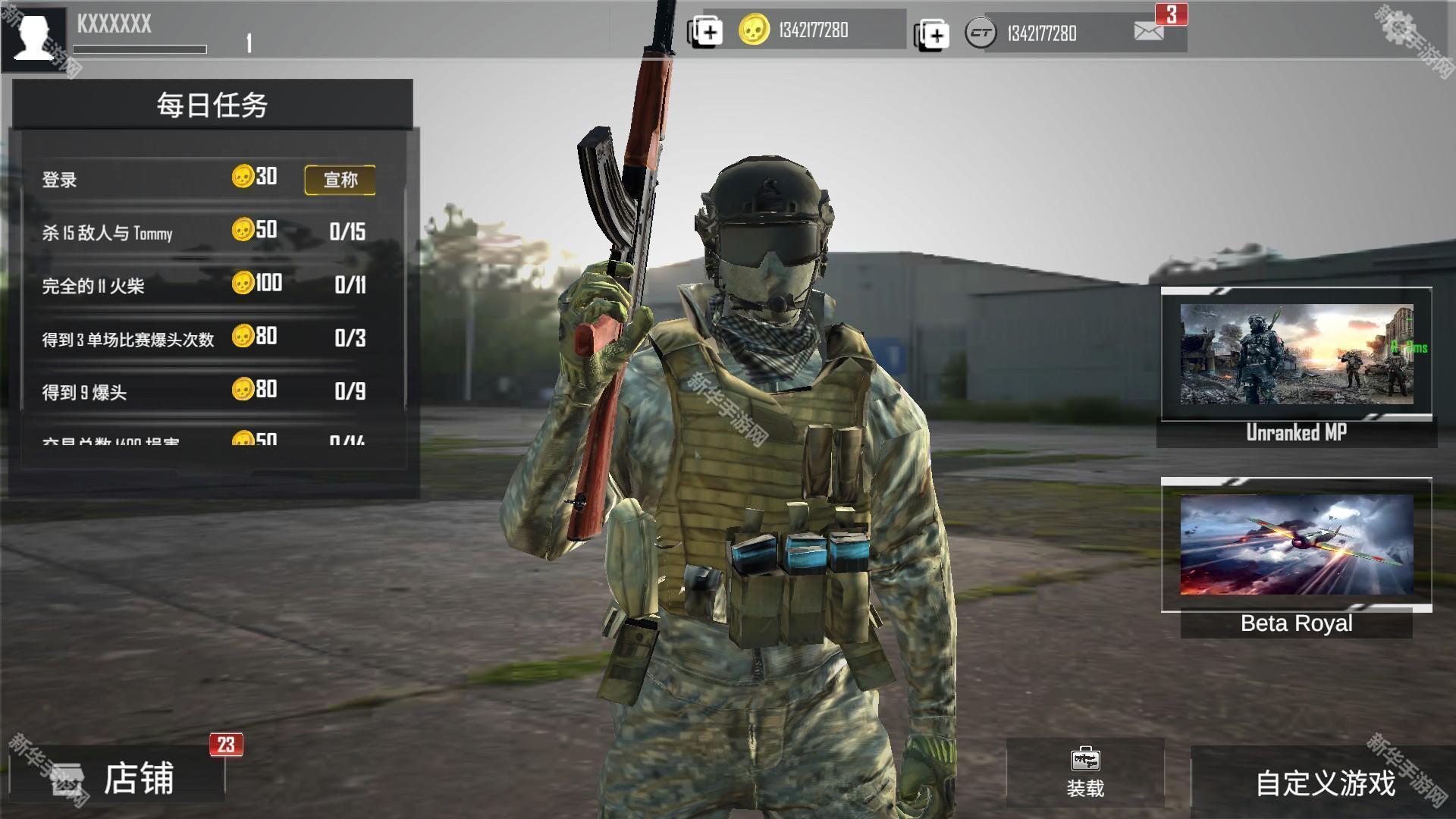This screenshot has height=819, width=1456.
Task: Select the 杀 15 敌人与 Tommy mission row
Action: tap(205, 232)
